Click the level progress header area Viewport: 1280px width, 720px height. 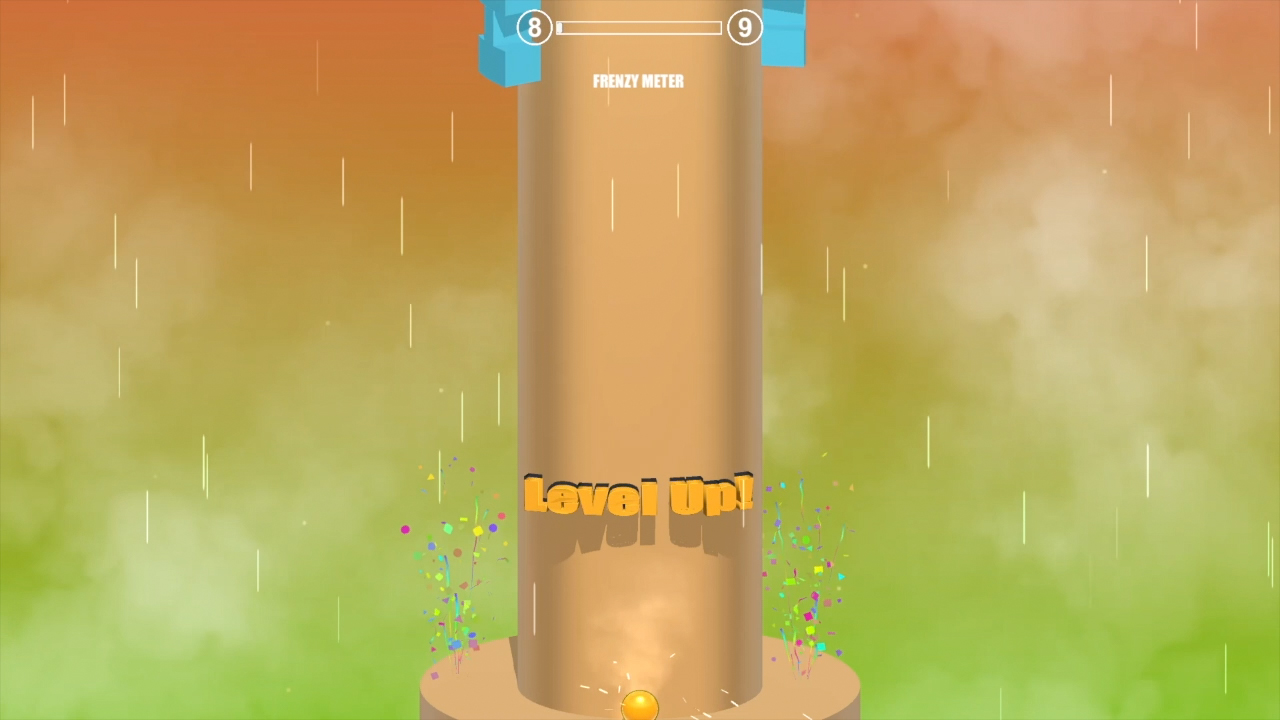[x=638, y=27]
